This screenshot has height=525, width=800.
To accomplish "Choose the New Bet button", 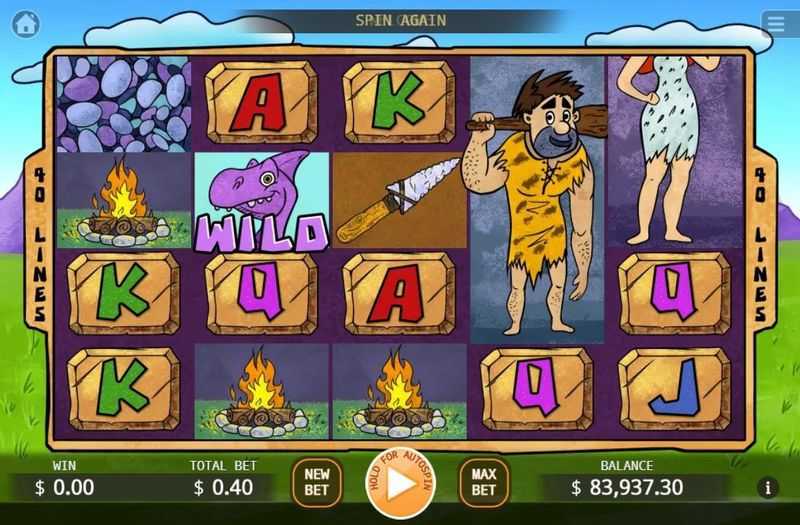I will click(316, 483).
